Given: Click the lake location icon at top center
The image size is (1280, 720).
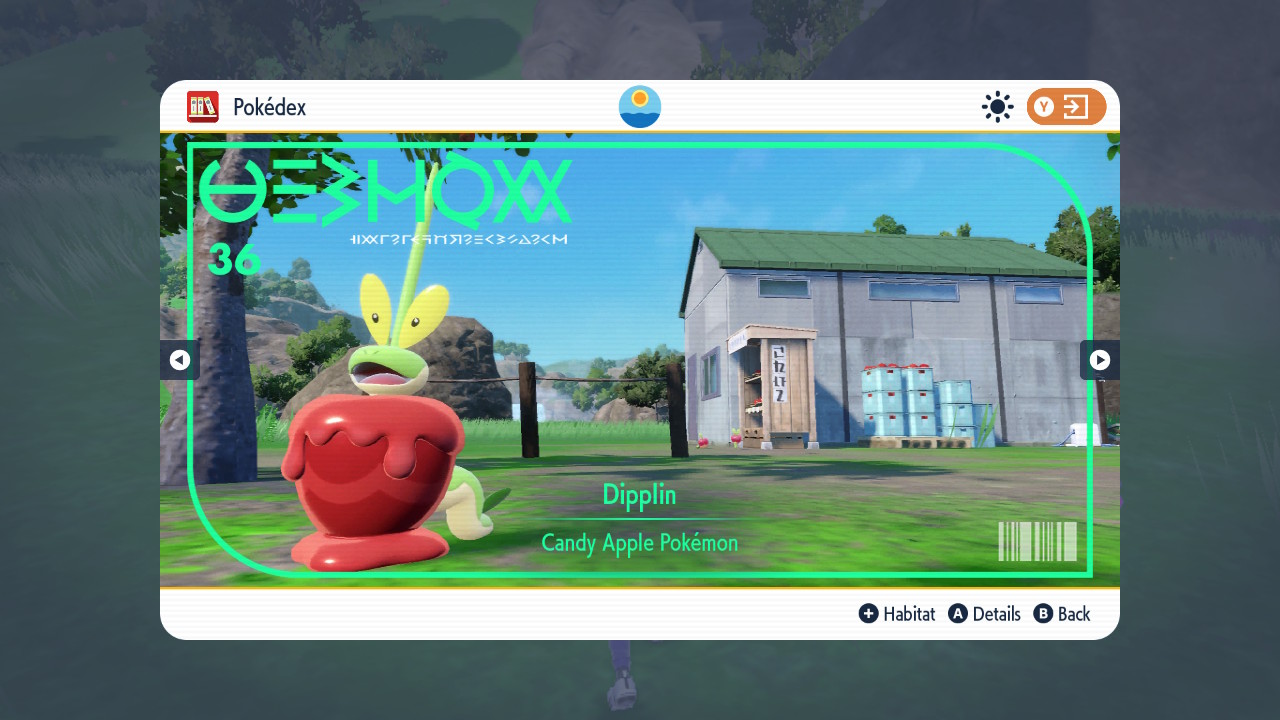Looking at the screenshot, I should point(639,106).
